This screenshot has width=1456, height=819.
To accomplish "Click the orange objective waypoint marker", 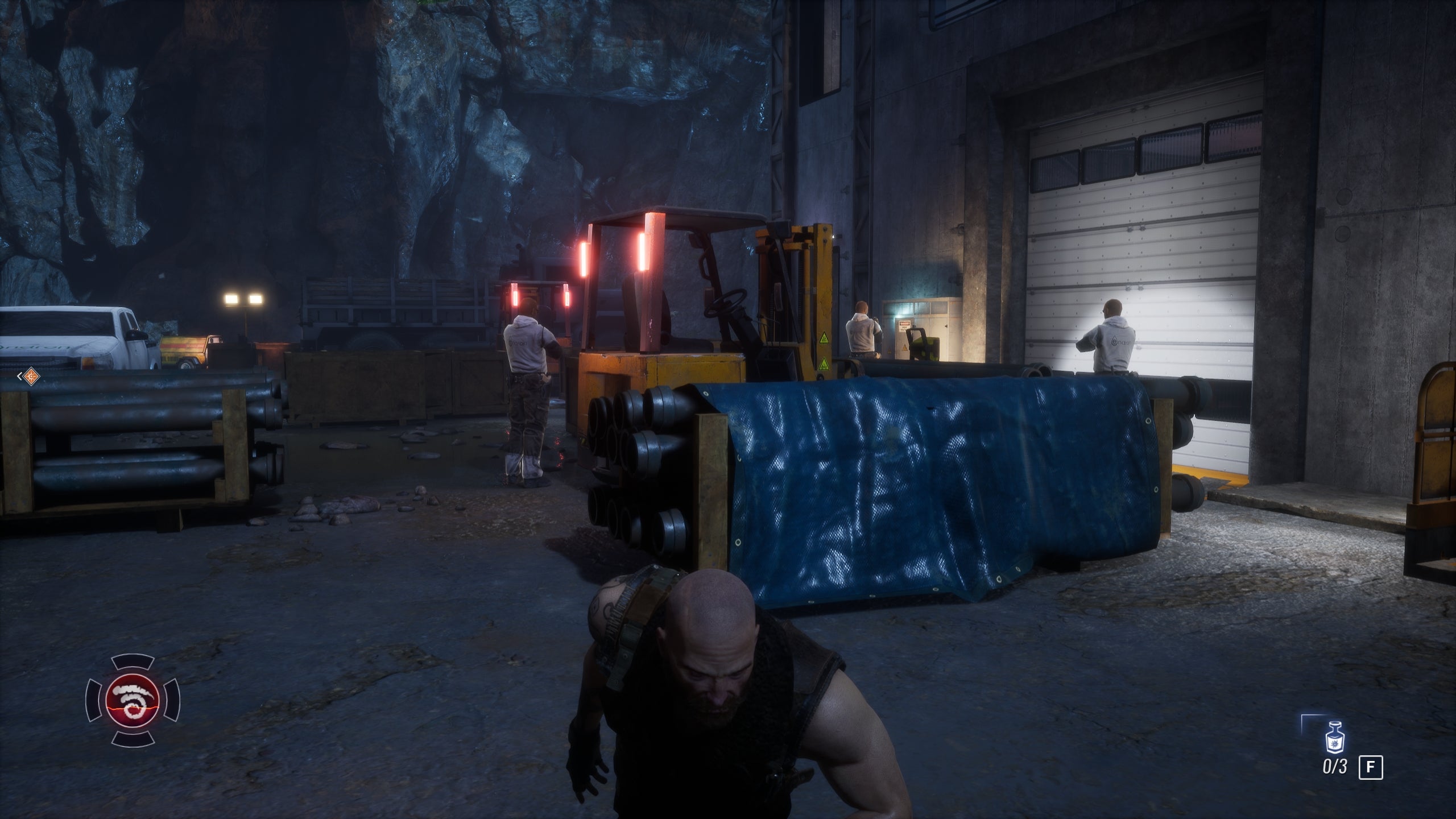I will click(32, 377).
